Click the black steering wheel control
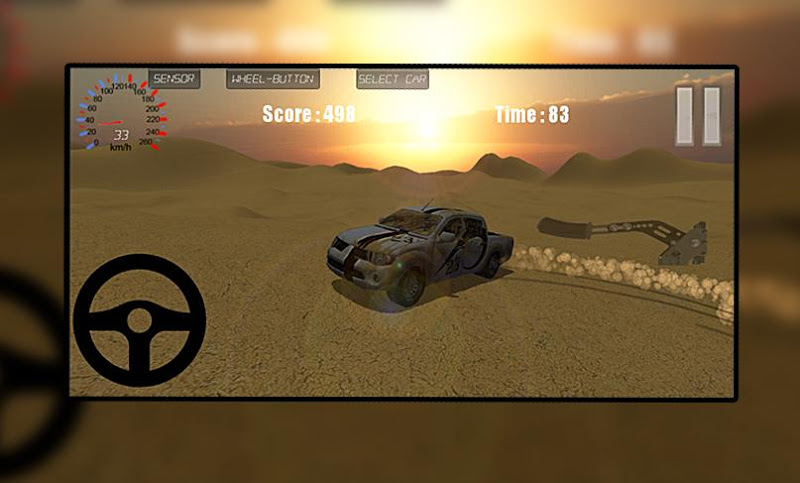This screenshot has height=483, width=800. [139, 320]
